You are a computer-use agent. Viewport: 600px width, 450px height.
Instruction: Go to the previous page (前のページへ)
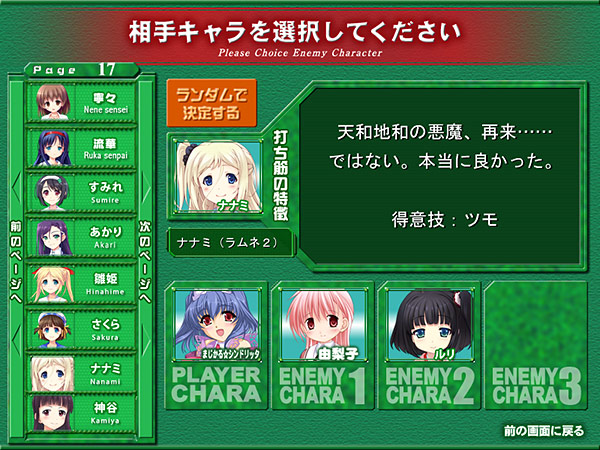[15, 250]
